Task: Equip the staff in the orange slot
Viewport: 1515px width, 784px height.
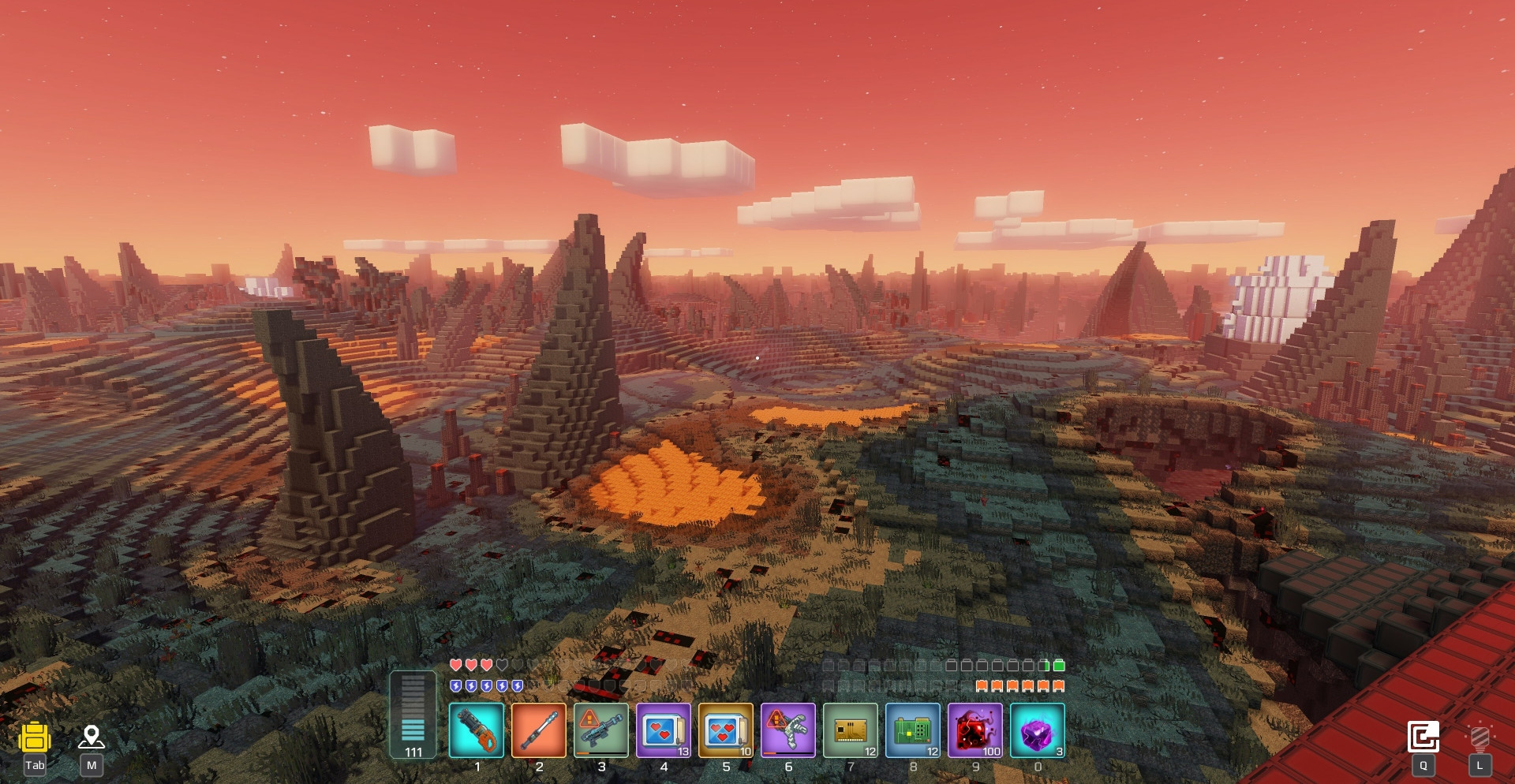Action: (x=539, y=730)
